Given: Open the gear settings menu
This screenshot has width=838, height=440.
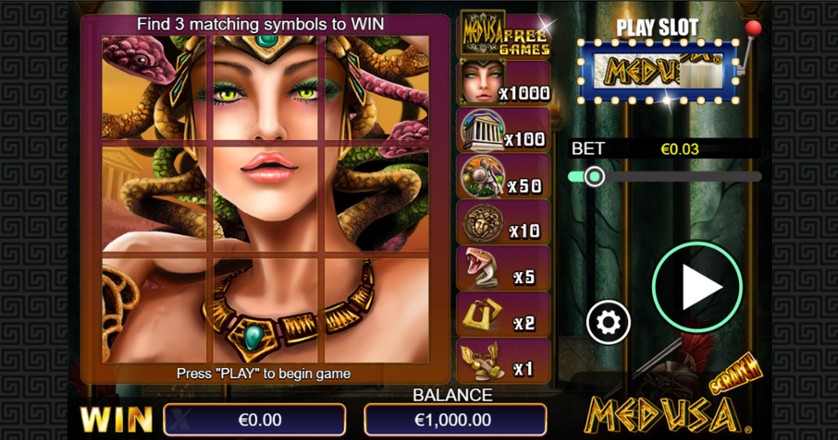Looking at the screenshot, I should pos(608,322).
